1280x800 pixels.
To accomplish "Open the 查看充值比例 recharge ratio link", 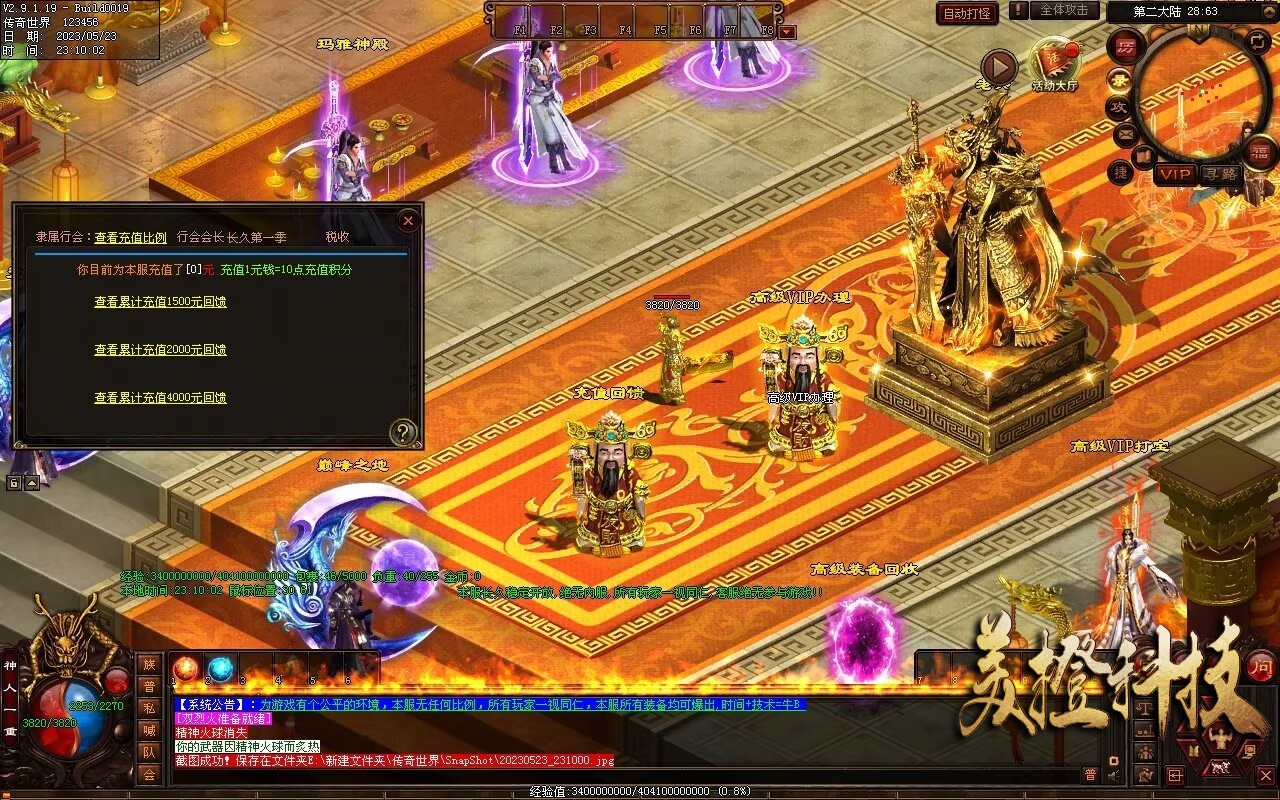I will tap(130, 238).
